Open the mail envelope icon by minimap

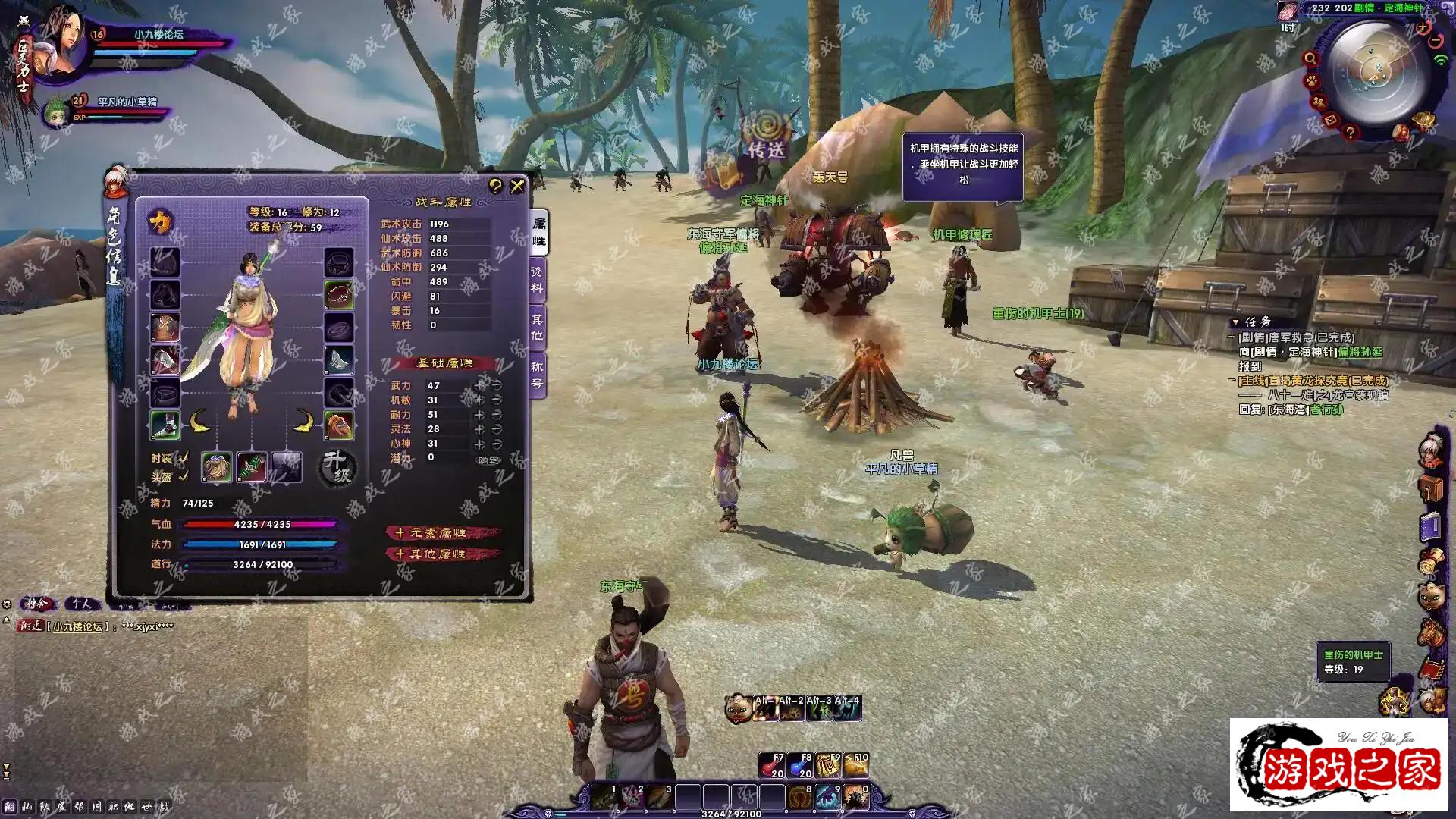click(x=1331, y=120)
